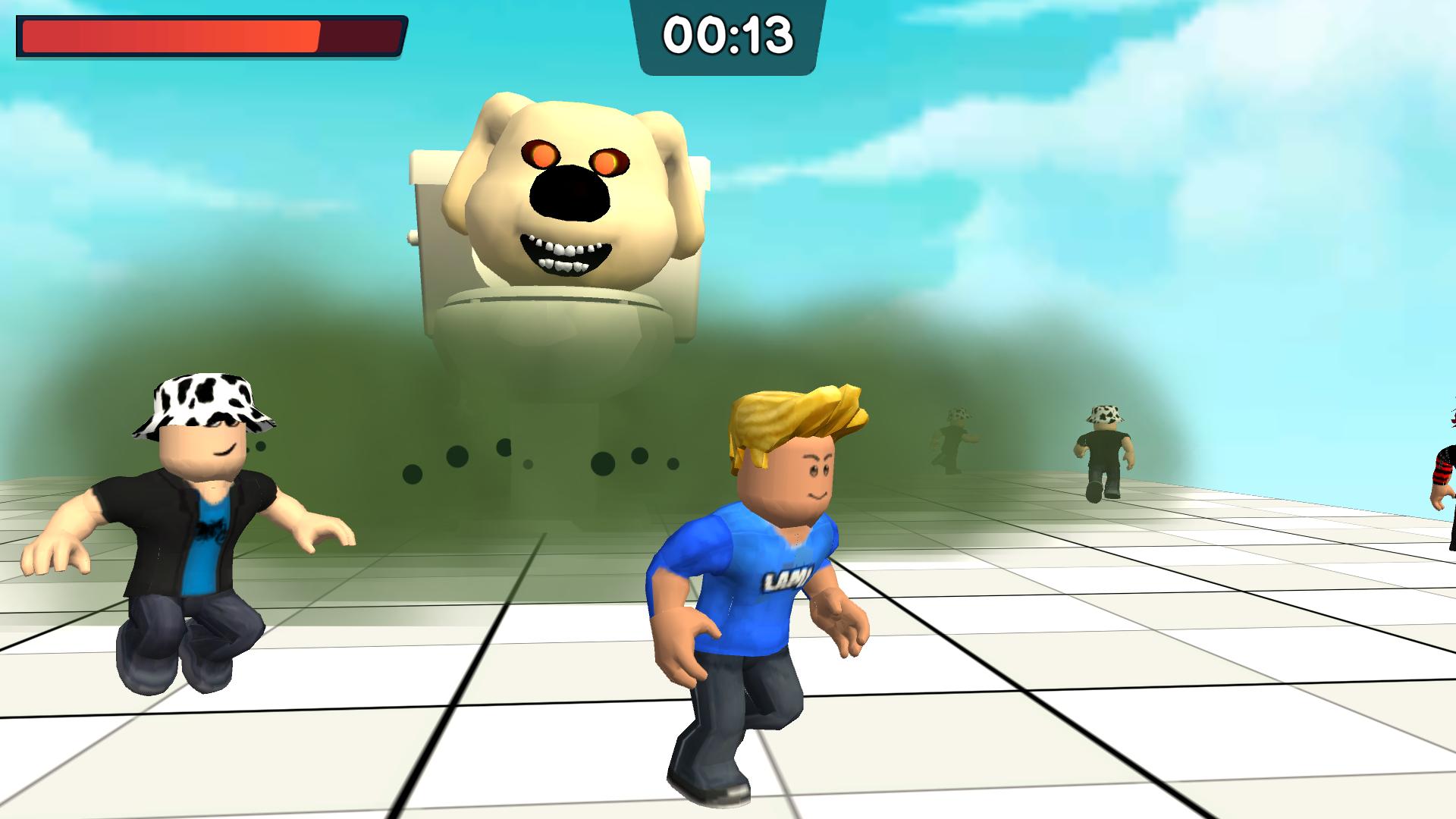Viewport: 1456px width, 819px height.
Task: Click the 00:13 timer panel
Action: point(728,34)
